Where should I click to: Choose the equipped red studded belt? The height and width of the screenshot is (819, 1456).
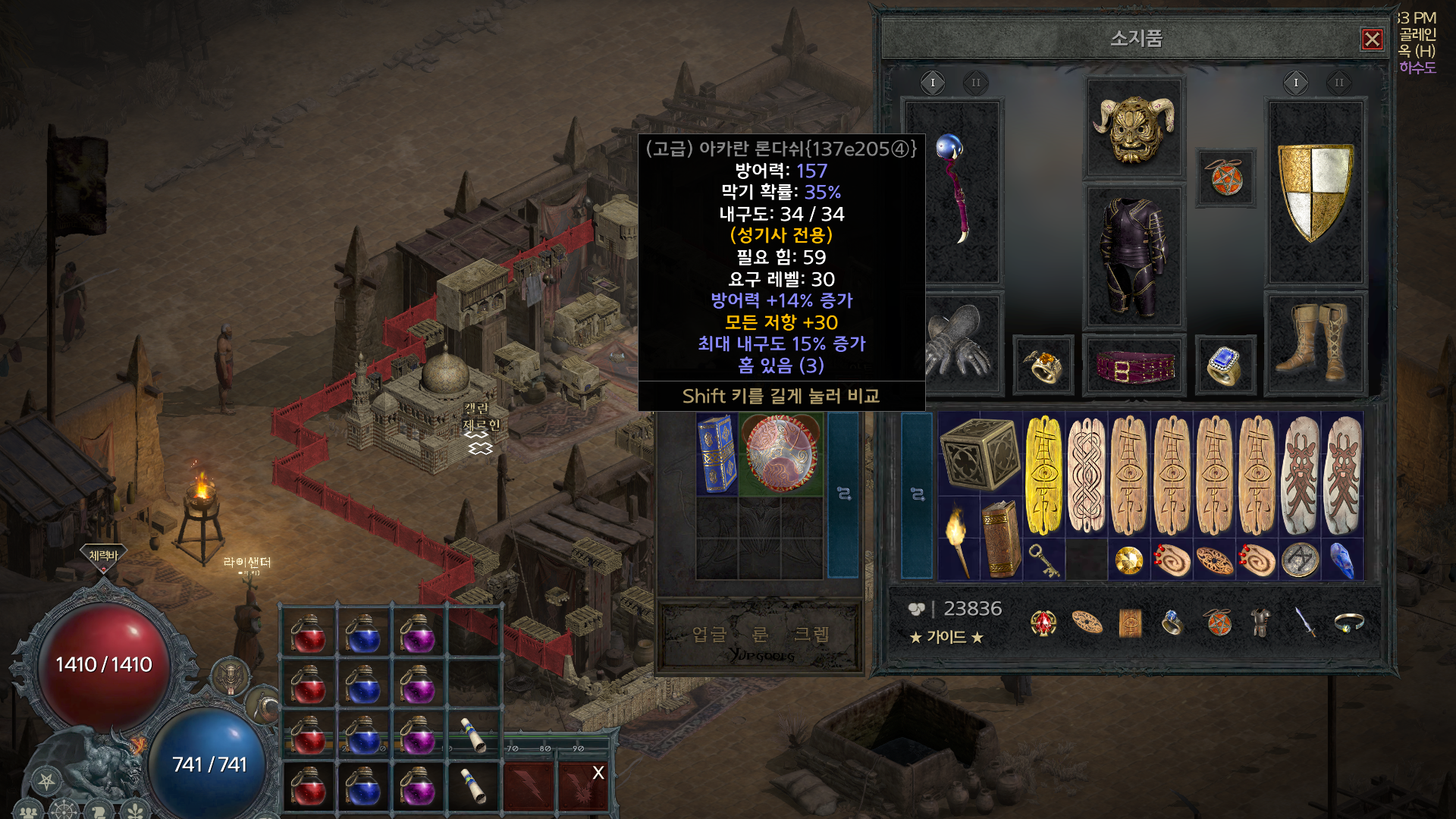click(x=1134, y=366)
